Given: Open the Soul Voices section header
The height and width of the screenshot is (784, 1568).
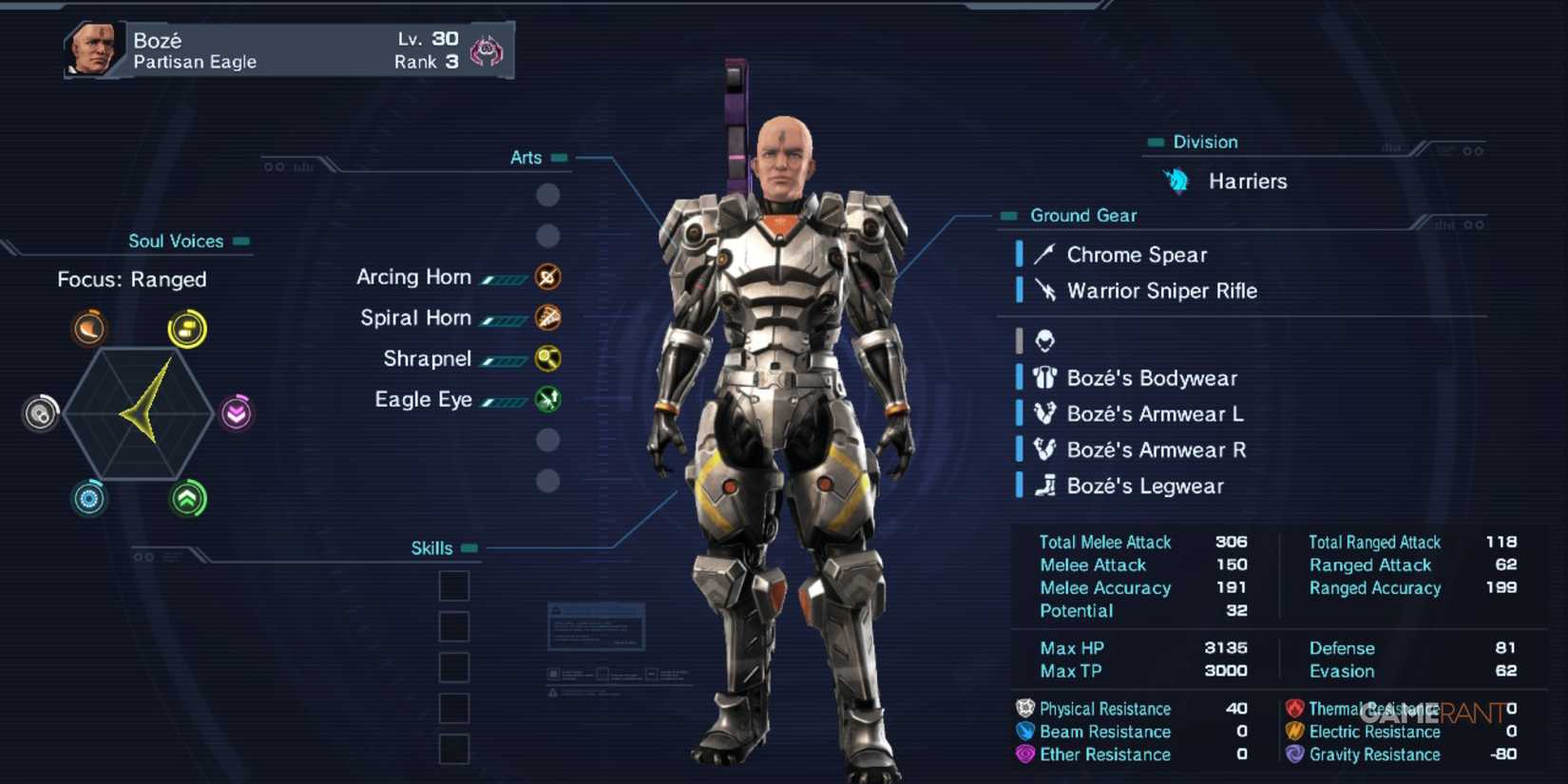Looking at the screenshot, I should [178, 241].
